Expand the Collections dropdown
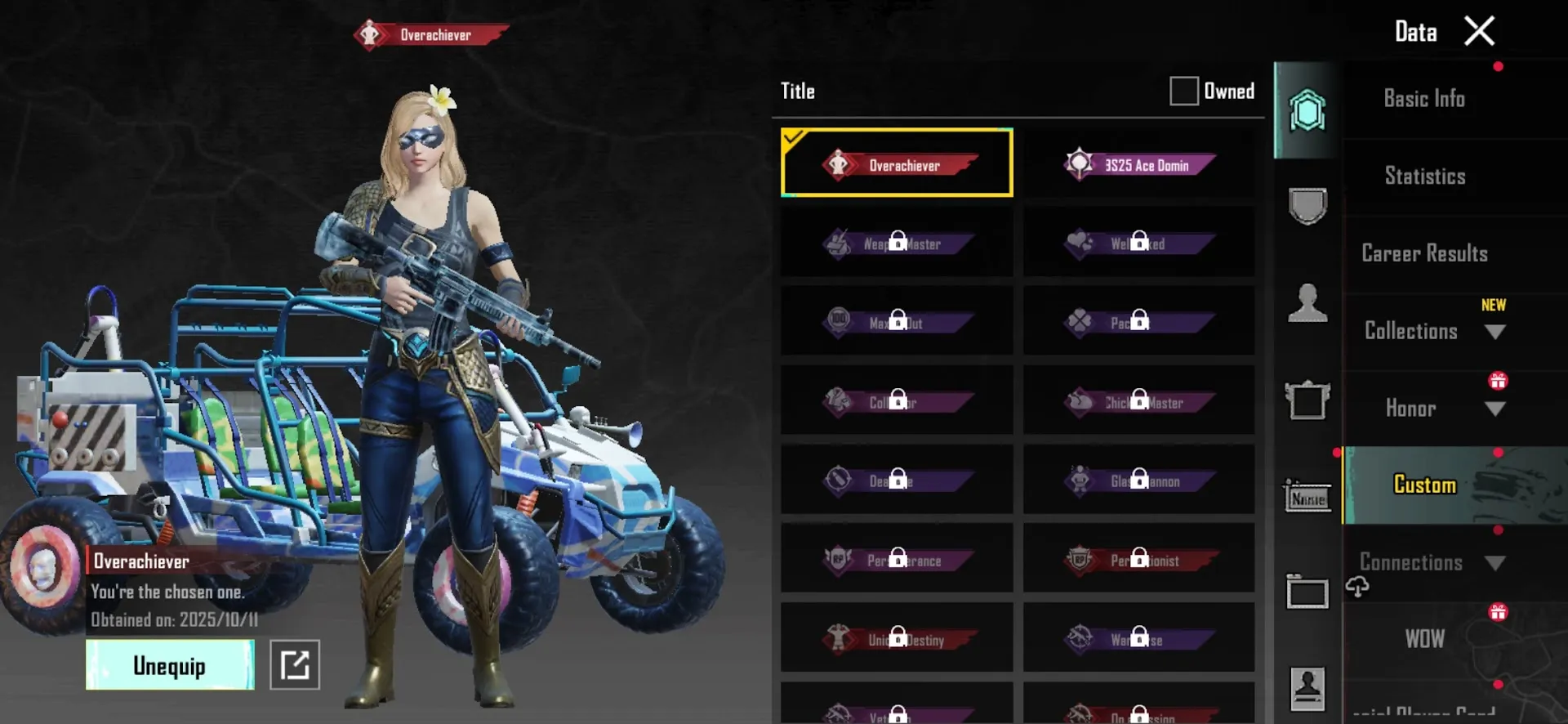The width and height of the screenshot is (1568, 724). (x=1496, y=332)
